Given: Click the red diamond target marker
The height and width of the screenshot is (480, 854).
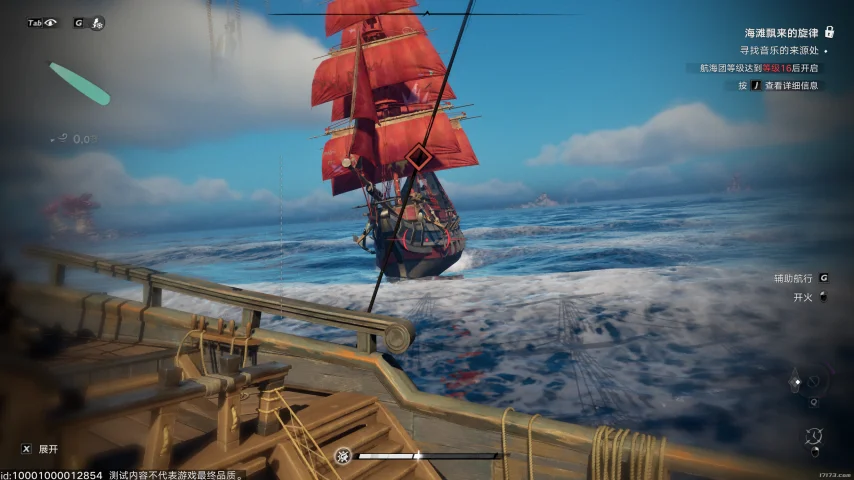Looking at the screenshot, I should pyautogui.click(x=419, y=157).
